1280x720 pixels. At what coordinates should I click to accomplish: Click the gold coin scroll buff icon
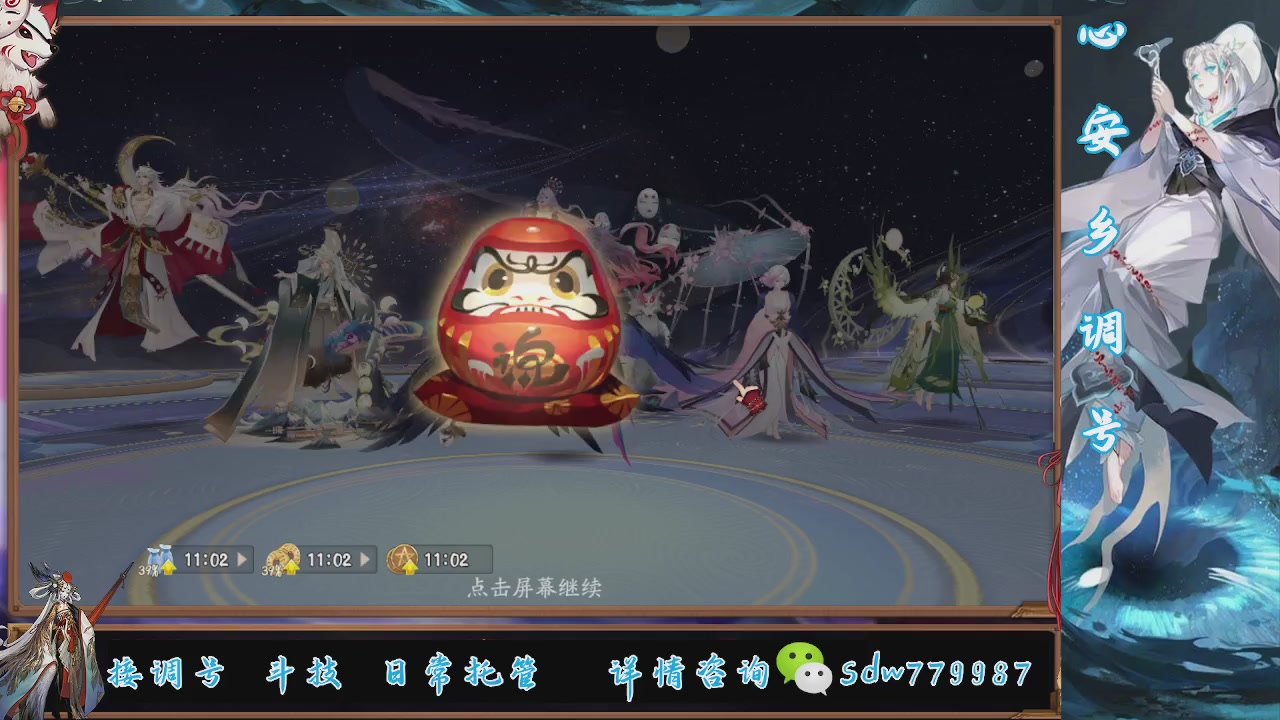282,555
